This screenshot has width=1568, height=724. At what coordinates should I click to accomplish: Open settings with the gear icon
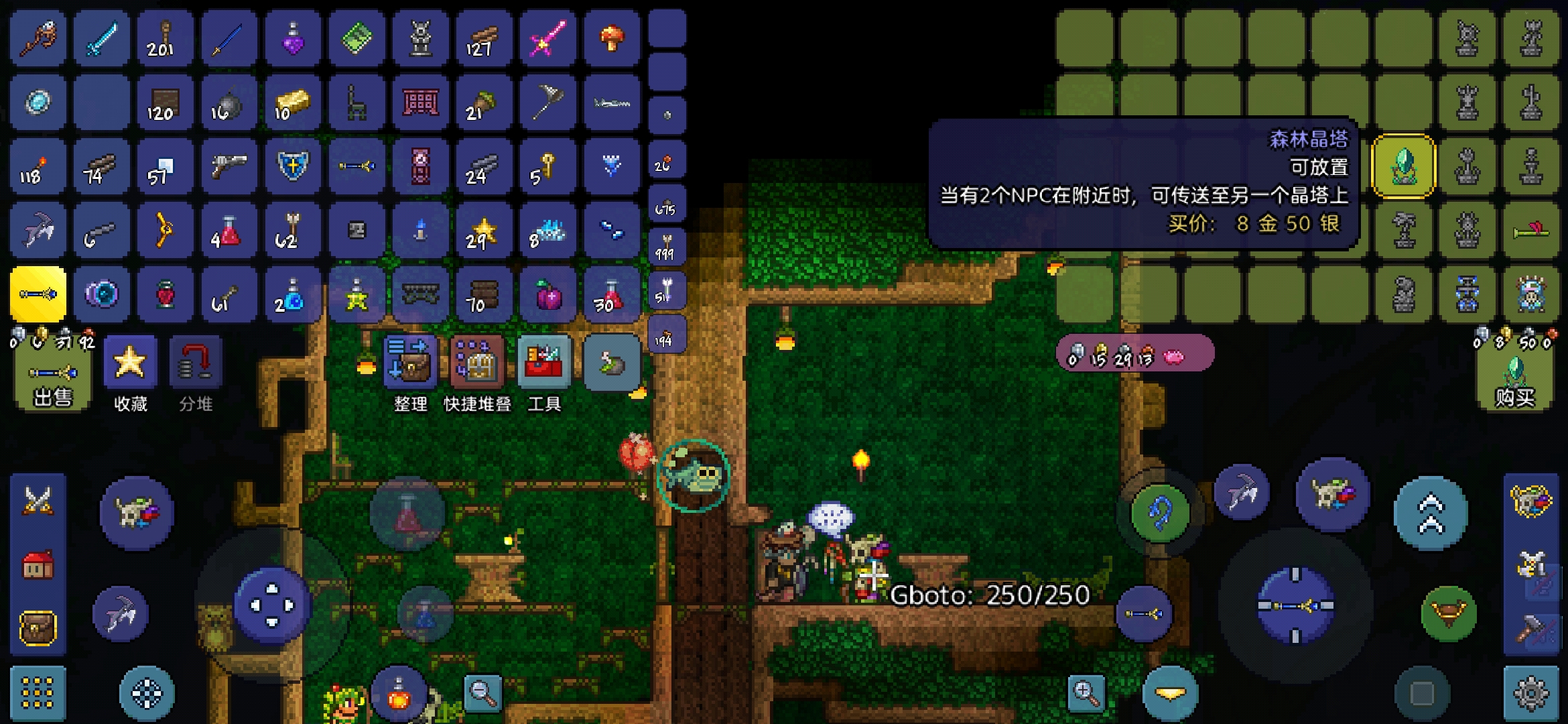point(1530,693)
